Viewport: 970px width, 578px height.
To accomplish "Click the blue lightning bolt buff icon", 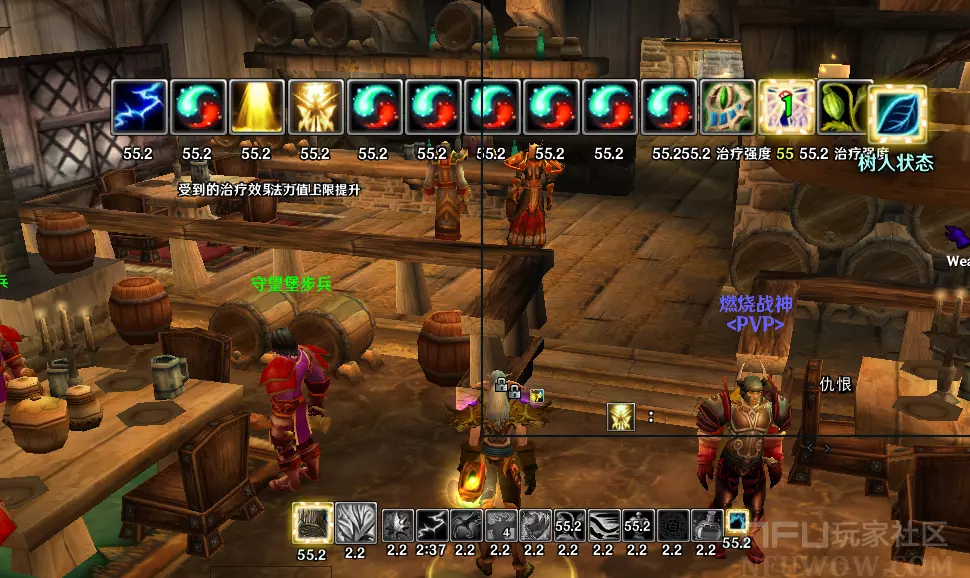I will coord(139,107).
